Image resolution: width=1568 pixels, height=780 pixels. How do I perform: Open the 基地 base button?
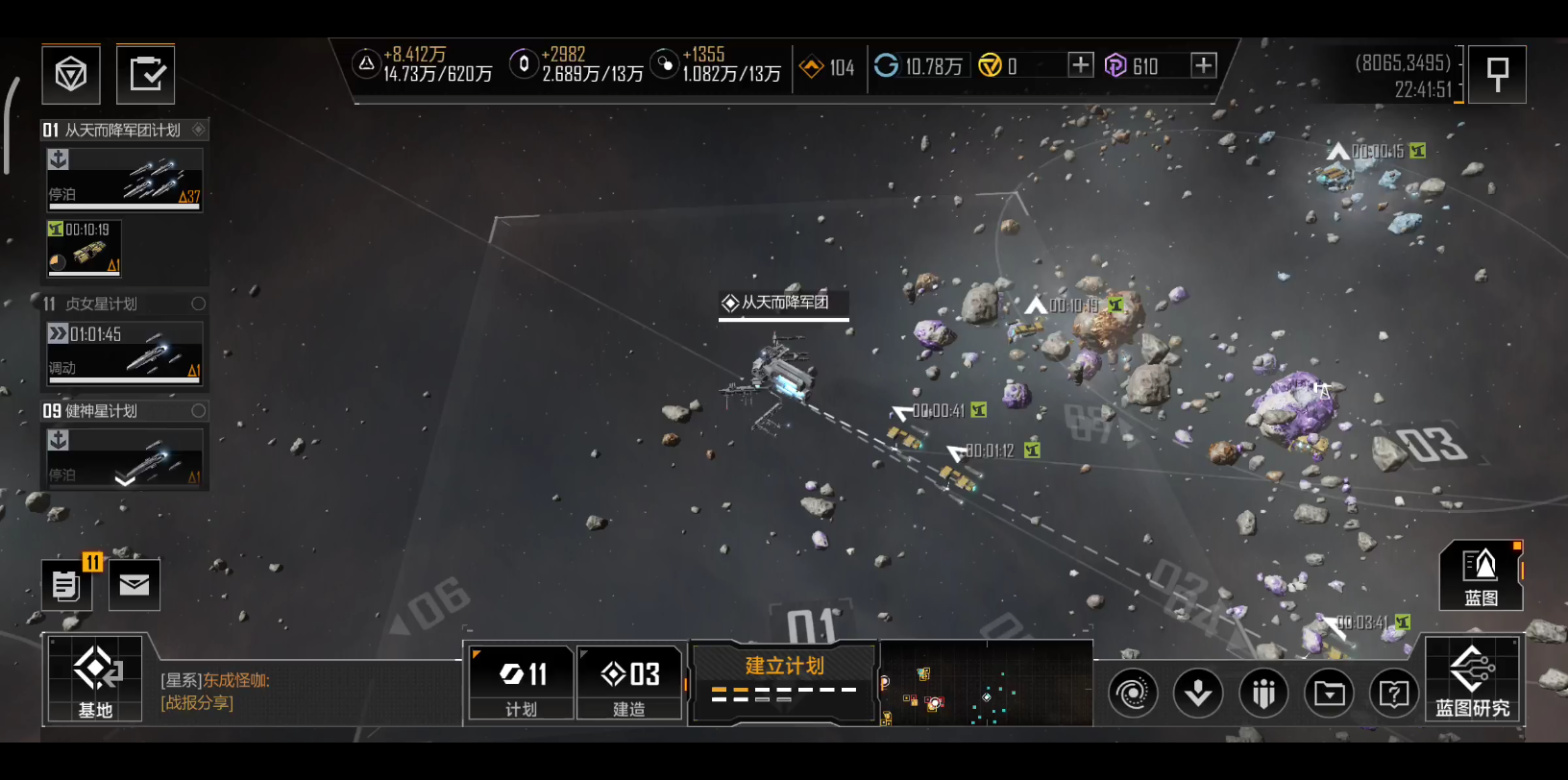coord(95,679)
